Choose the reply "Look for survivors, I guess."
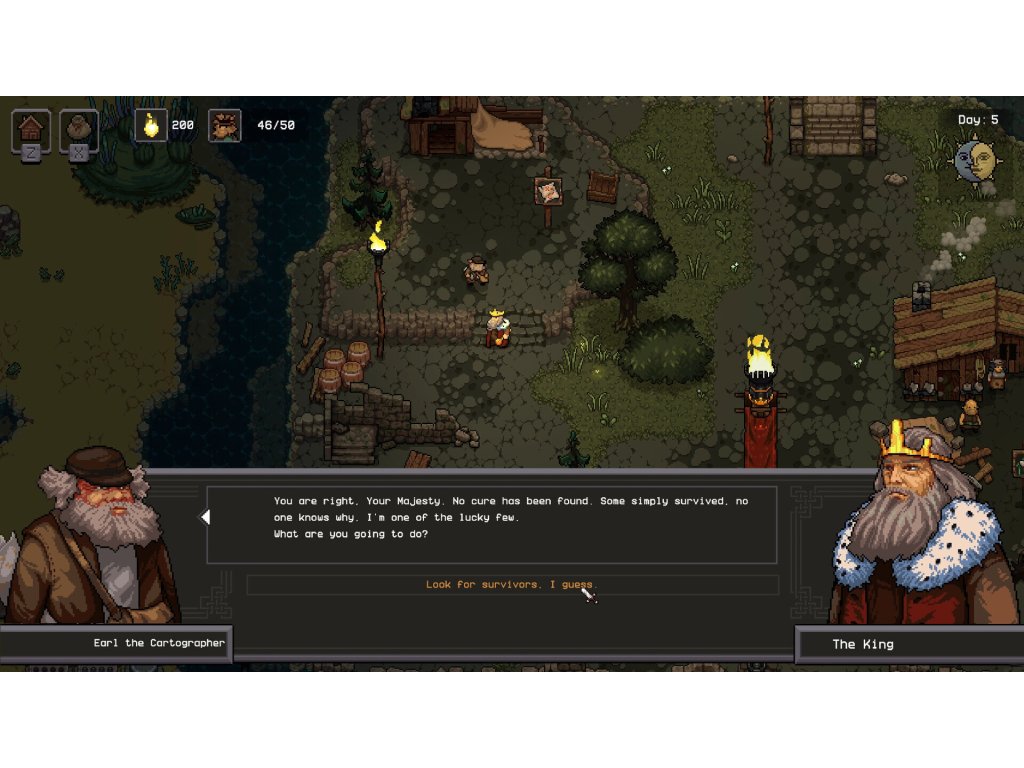 coord(511,585)
